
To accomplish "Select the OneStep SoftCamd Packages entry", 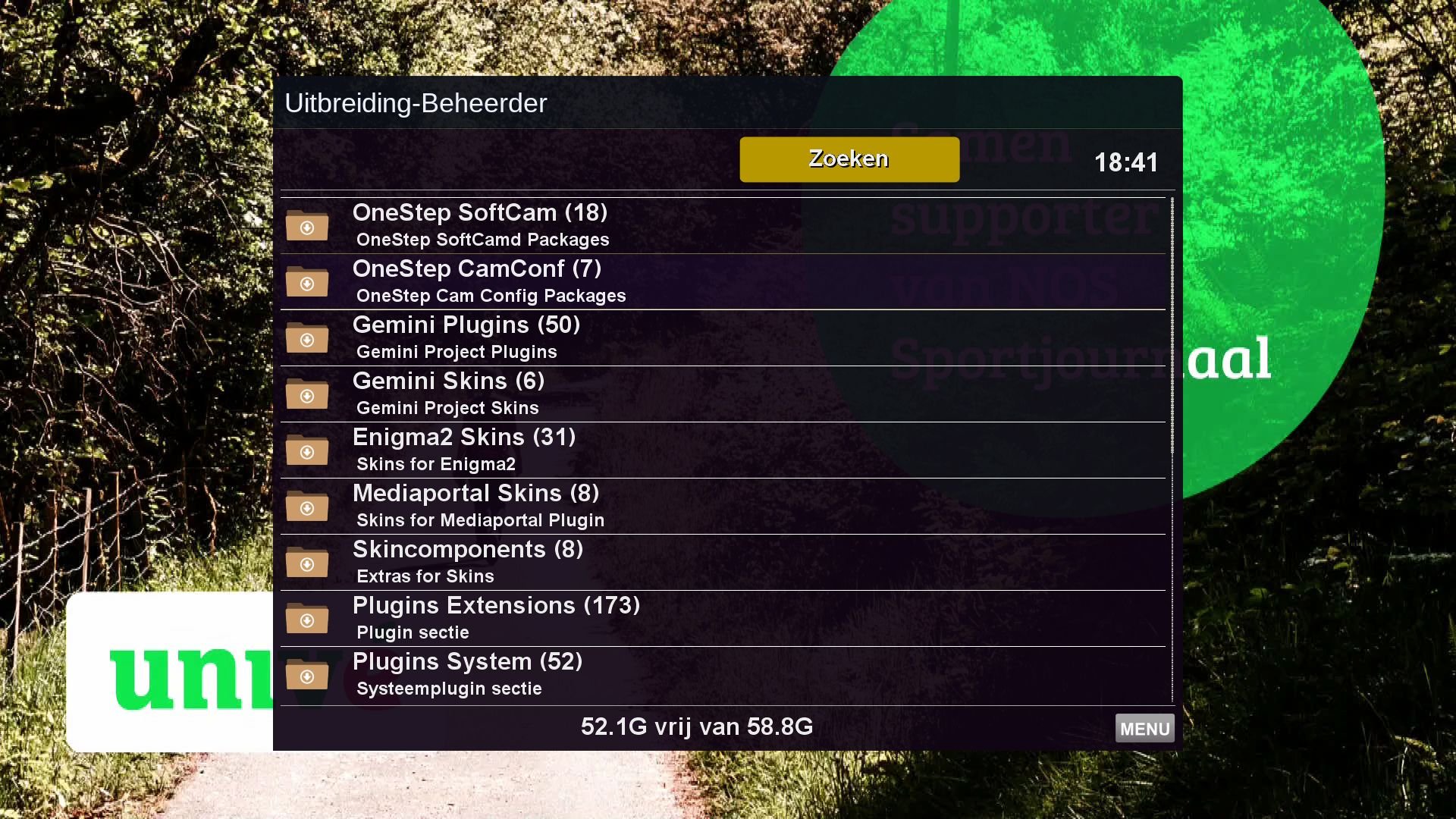I will pyautogui.click(x=483, y=240).
